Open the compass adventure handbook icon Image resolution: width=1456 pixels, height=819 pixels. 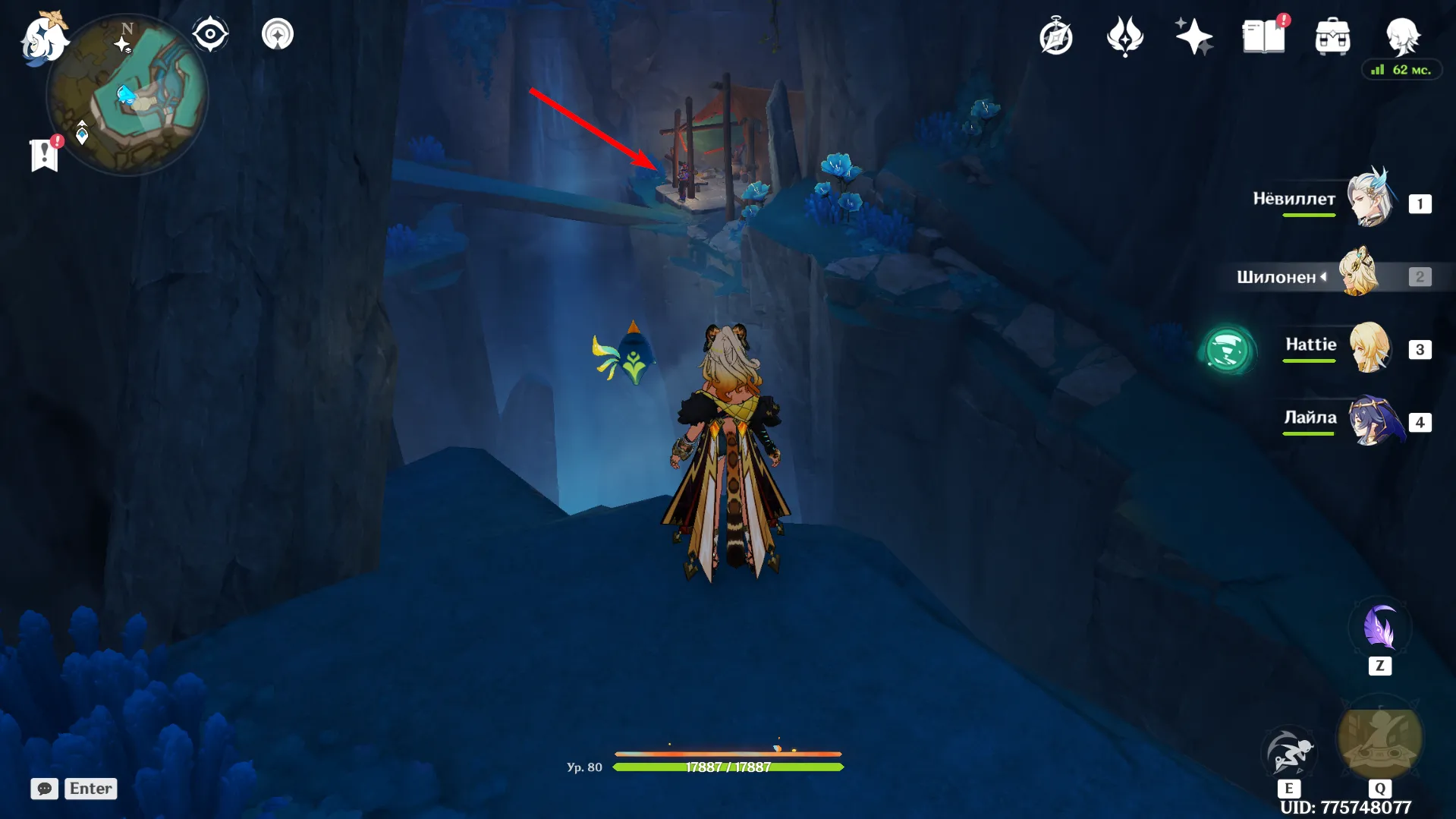pyautogui.click(x=1055, y=37)
